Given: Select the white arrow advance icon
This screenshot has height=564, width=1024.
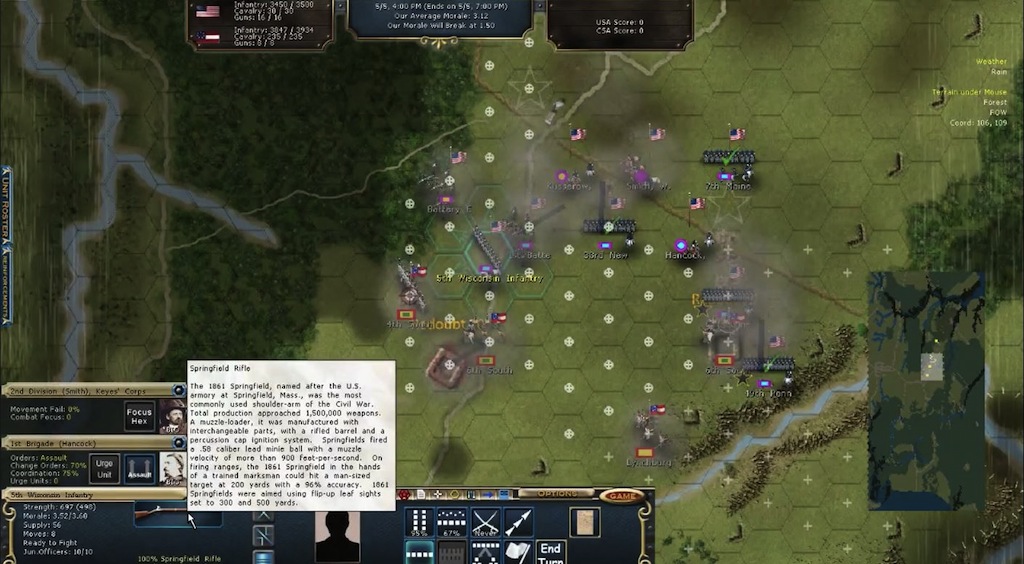Looking at the screenshot, I should pos(518,522).
